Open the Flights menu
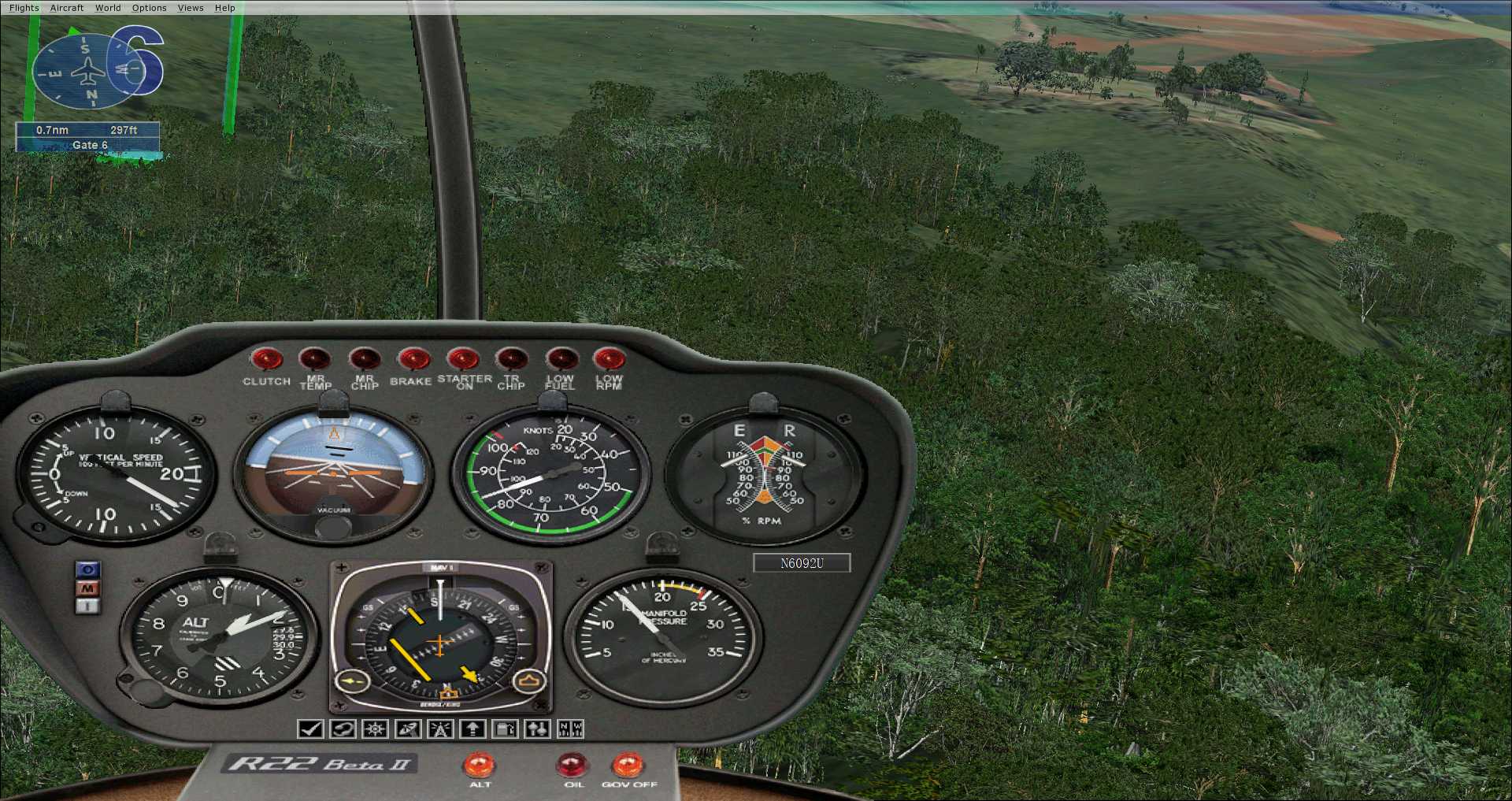 click(x=24, y=8)
